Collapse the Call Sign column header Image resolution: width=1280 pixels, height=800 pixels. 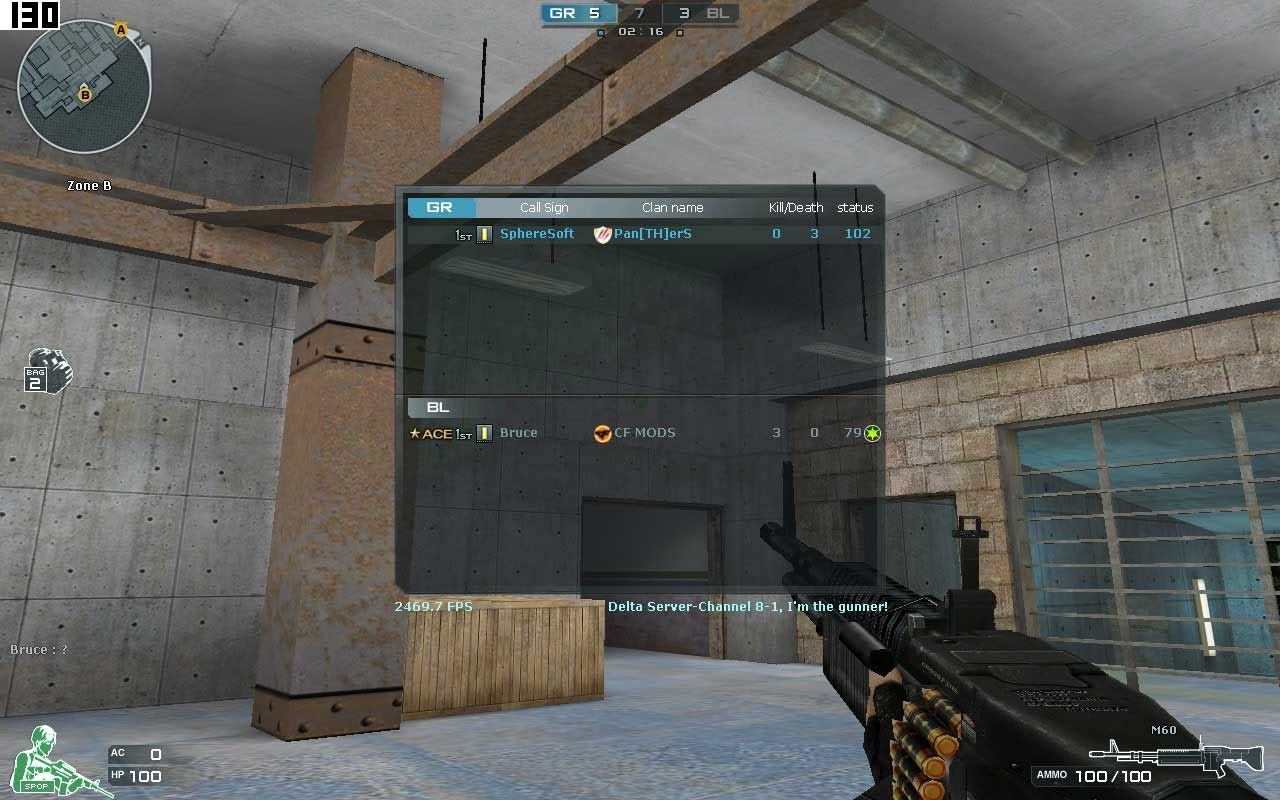tap(544, 207)
